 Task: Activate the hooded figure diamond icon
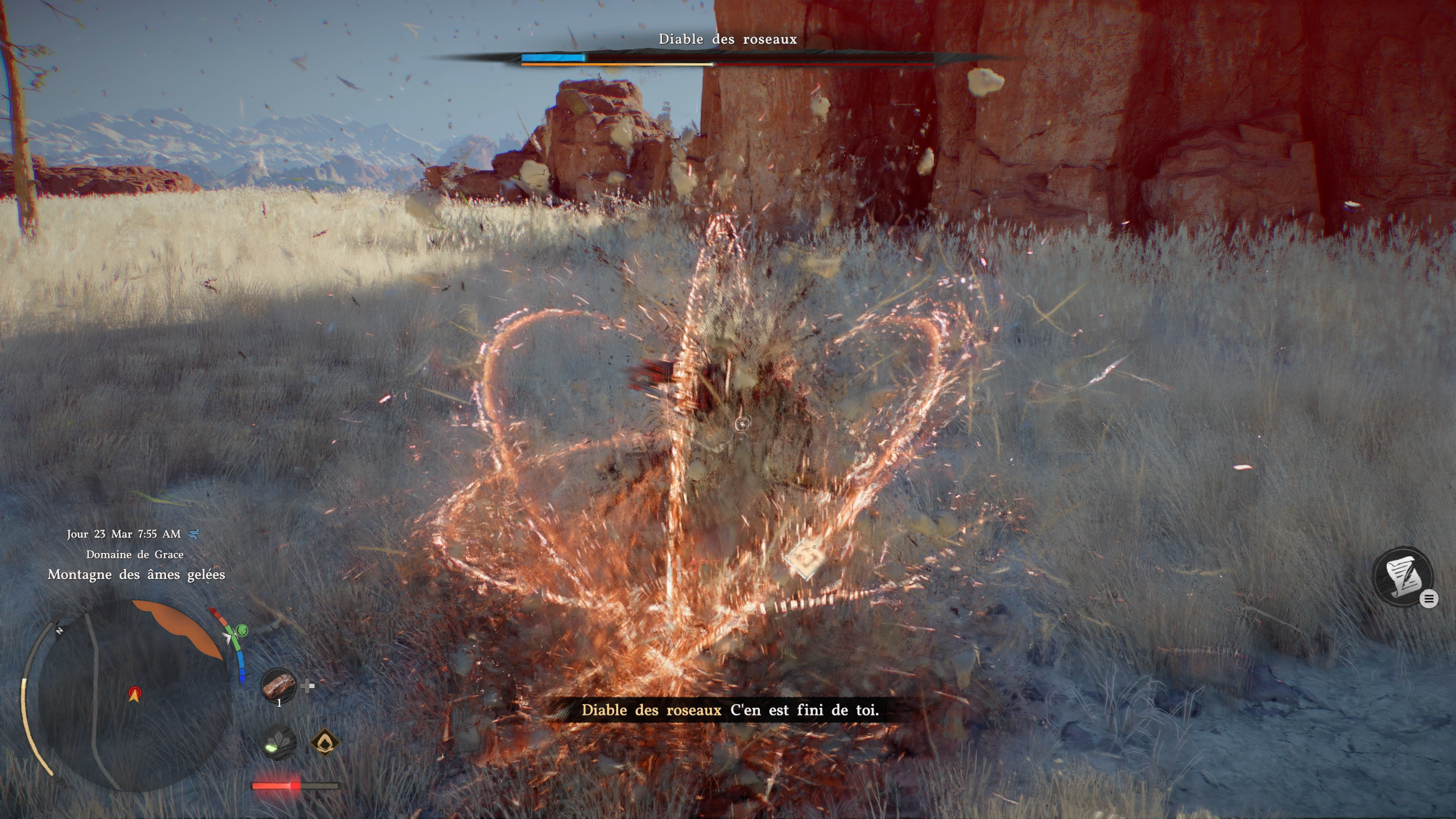[325, 742]
